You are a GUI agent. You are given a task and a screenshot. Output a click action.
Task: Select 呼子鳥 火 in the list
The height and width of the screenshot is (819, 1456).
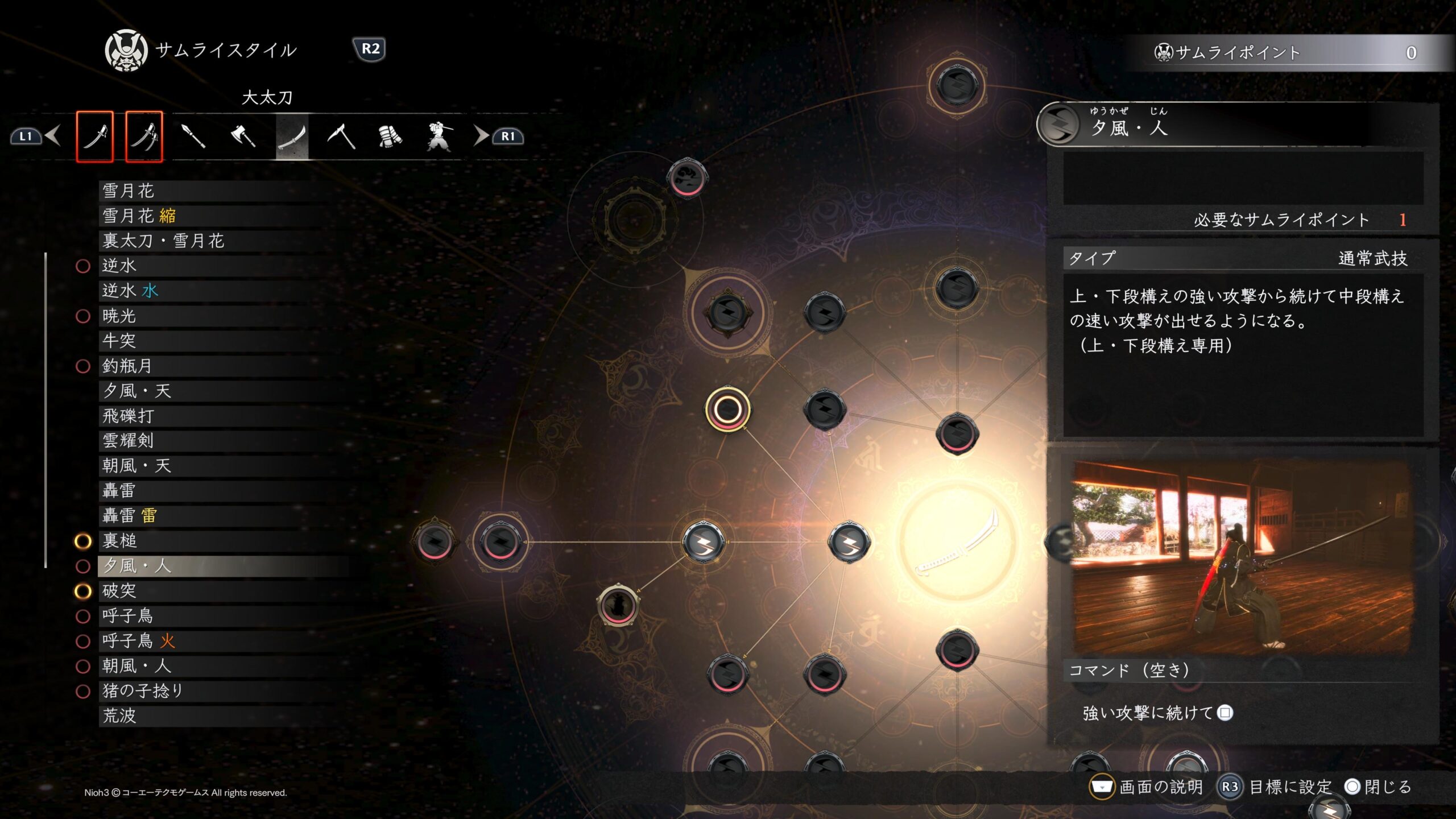[138, 641]
